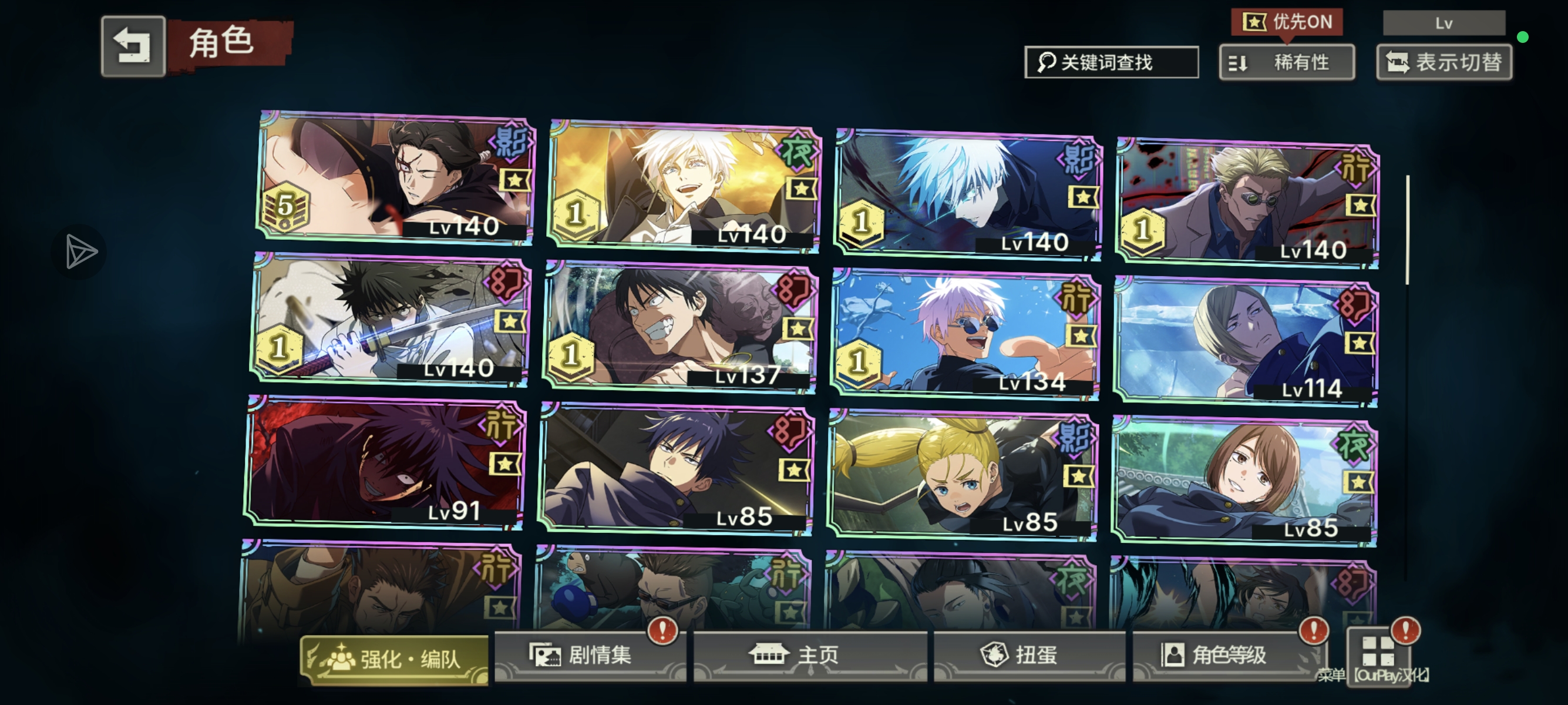Image resolution: width=1568 pixels, height=705 pixels.
Task: Open the 扭蛋 gacha menu
Action: point(1029,656)
